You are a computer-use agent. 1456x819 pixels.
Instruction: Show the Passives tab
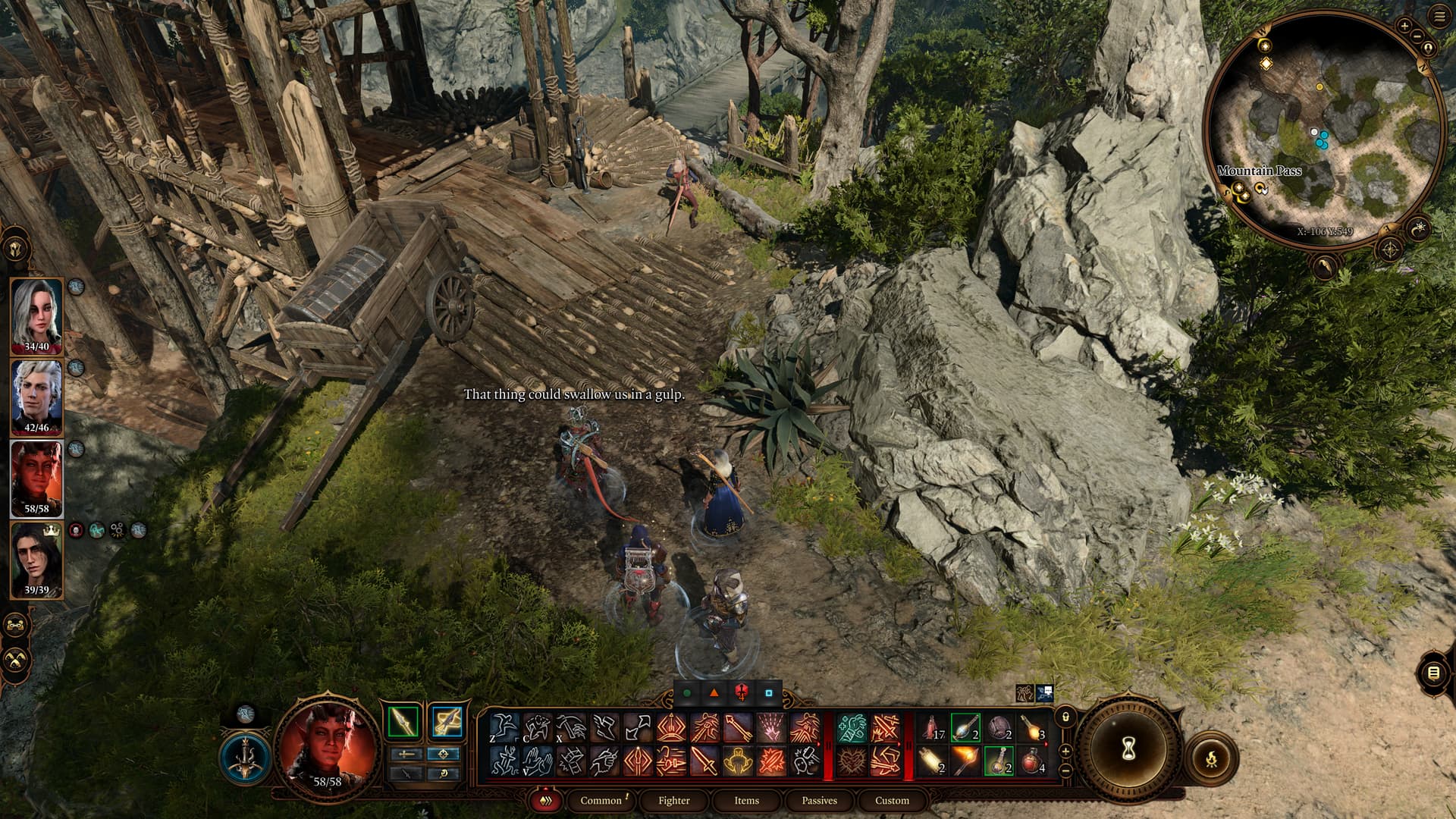pyautogui.click(x=819, y=800)
